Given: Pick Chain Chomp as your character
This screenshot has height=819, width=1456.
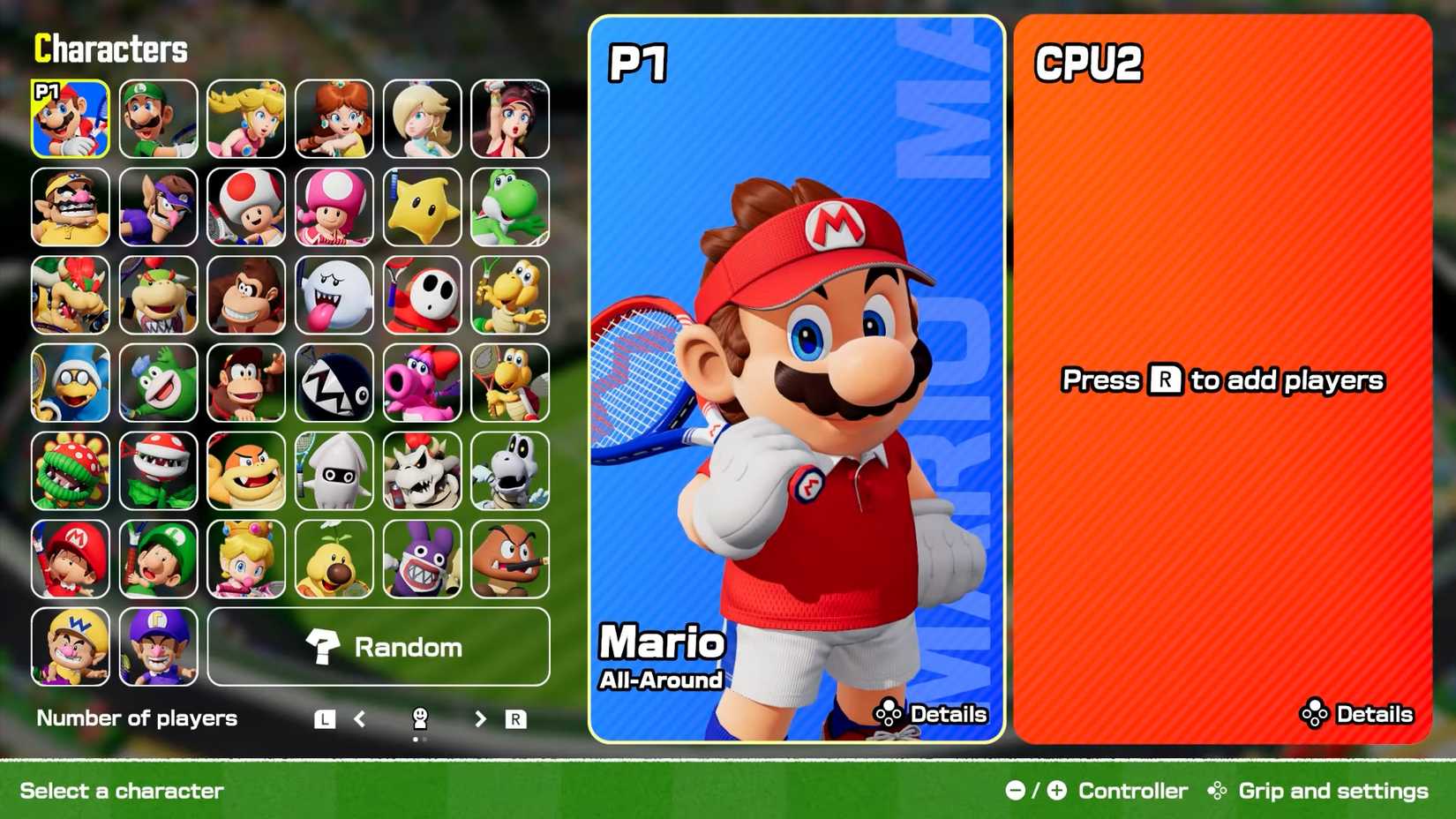Looking at the screenshot, I should pyautogui.click(x=334, y=384).
